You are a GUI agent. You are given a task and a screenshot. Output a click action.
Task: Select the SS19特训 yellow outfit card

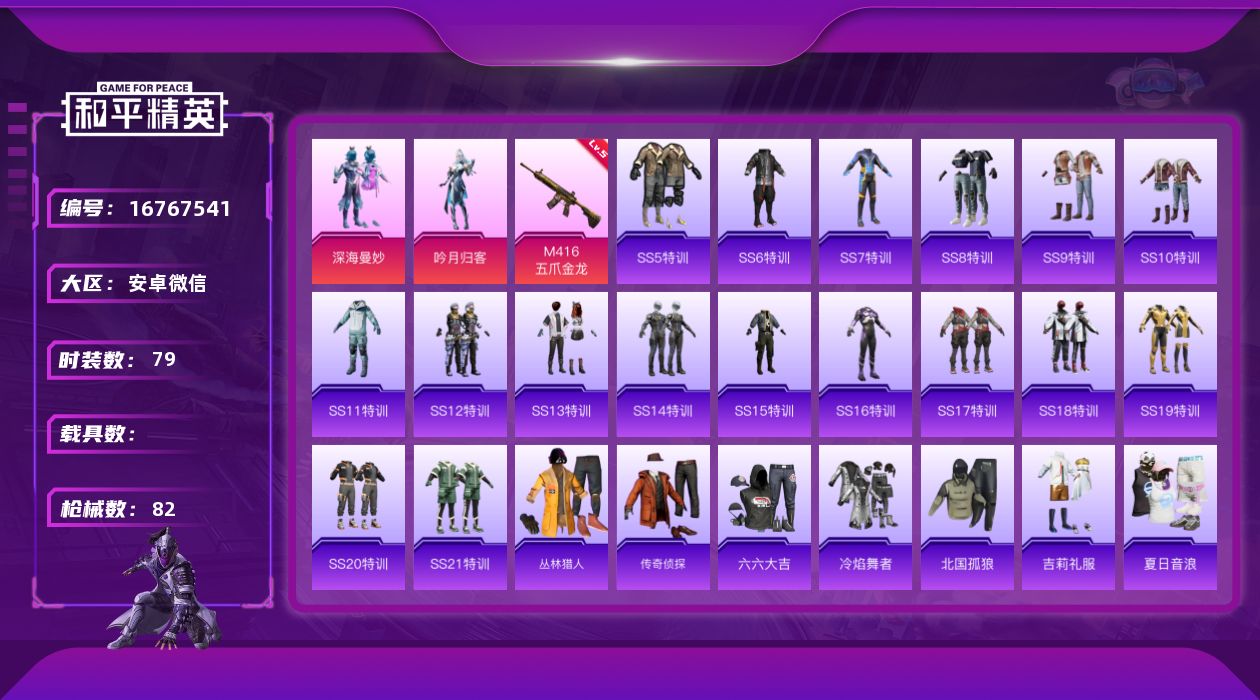pyautogui.click(x=1170, y=364)
